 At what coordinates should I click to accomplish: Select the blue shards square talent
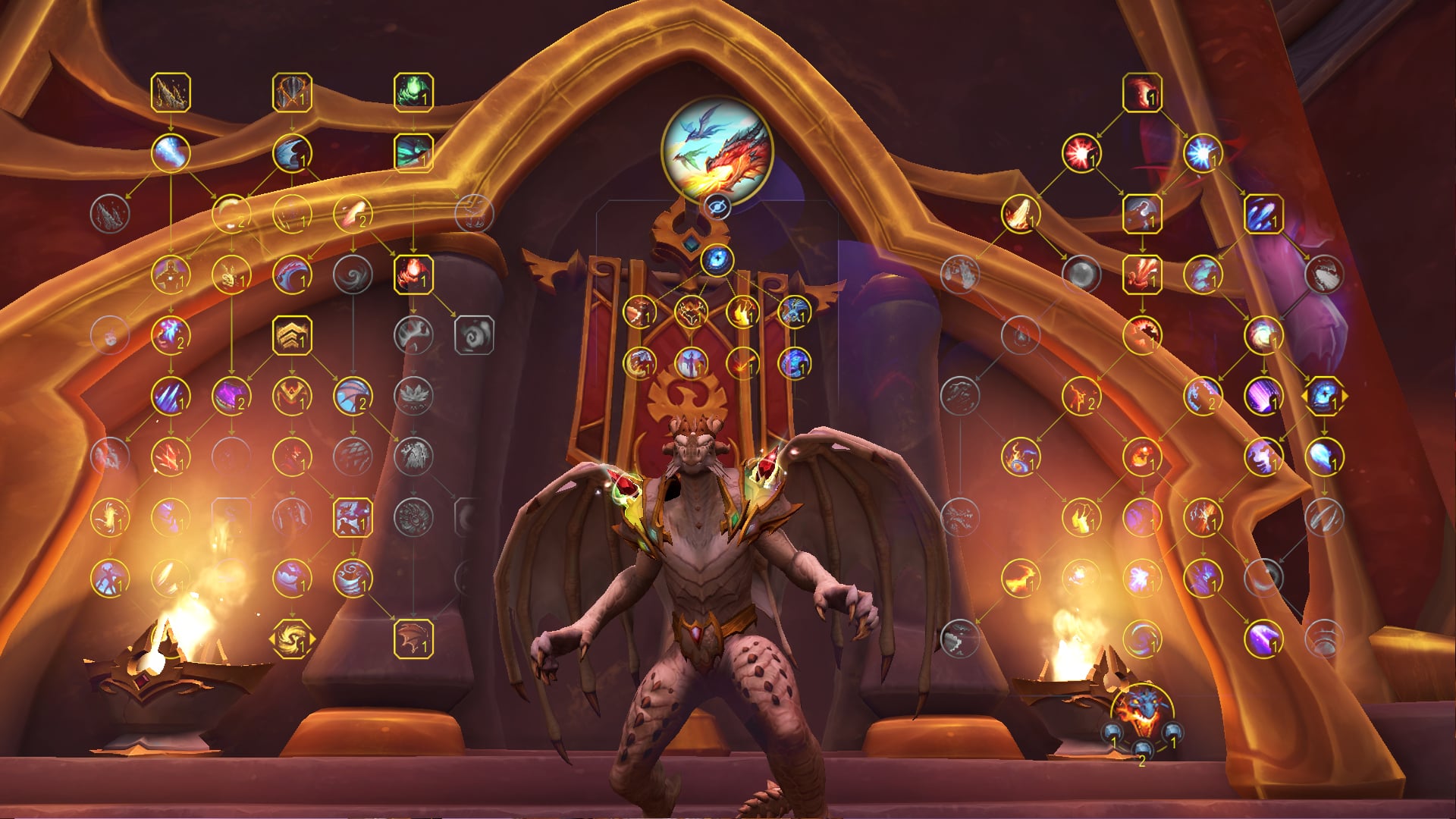pyautogui.click(x=1263, y=214)
